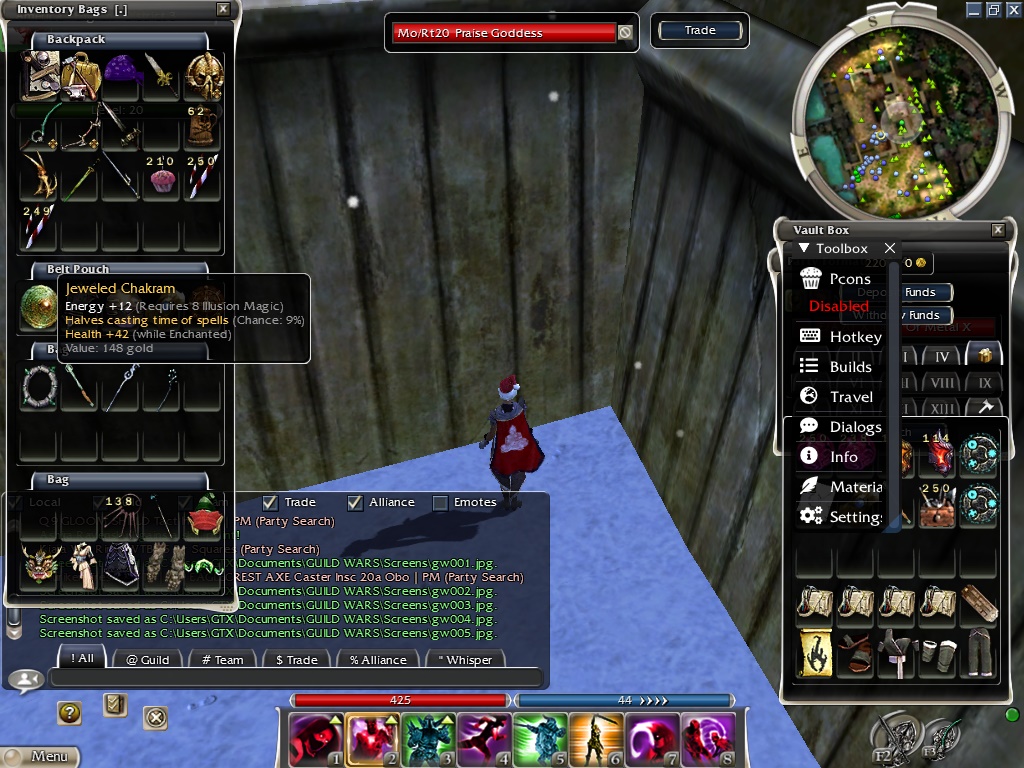The width and height of the screenshot is (1024, 768).
Task: Close the Vault Box window
Action: tap(997, 230)
